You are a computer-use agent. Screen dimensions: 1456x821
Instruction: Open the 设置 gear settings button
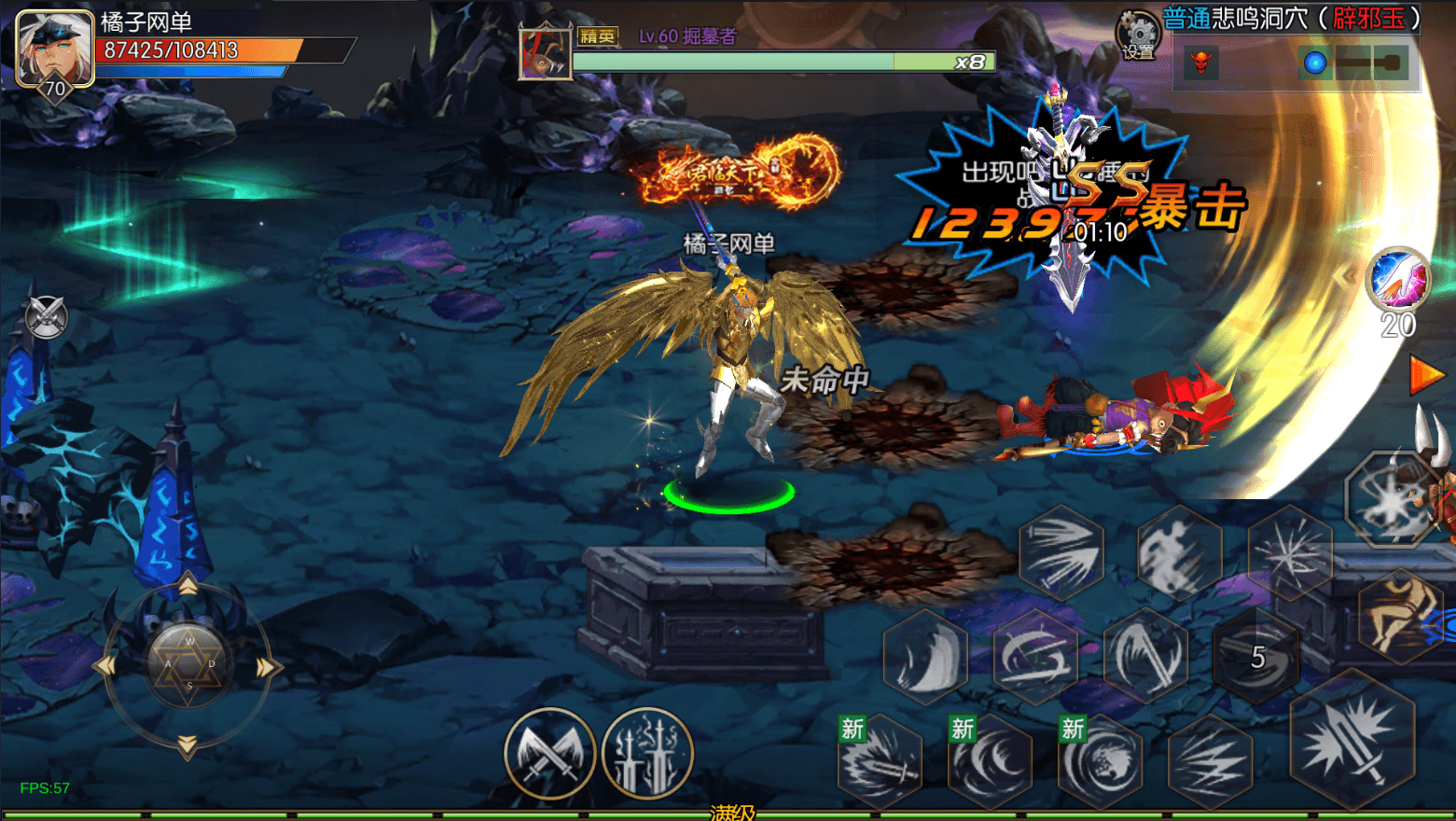(x=1137, y=35)
